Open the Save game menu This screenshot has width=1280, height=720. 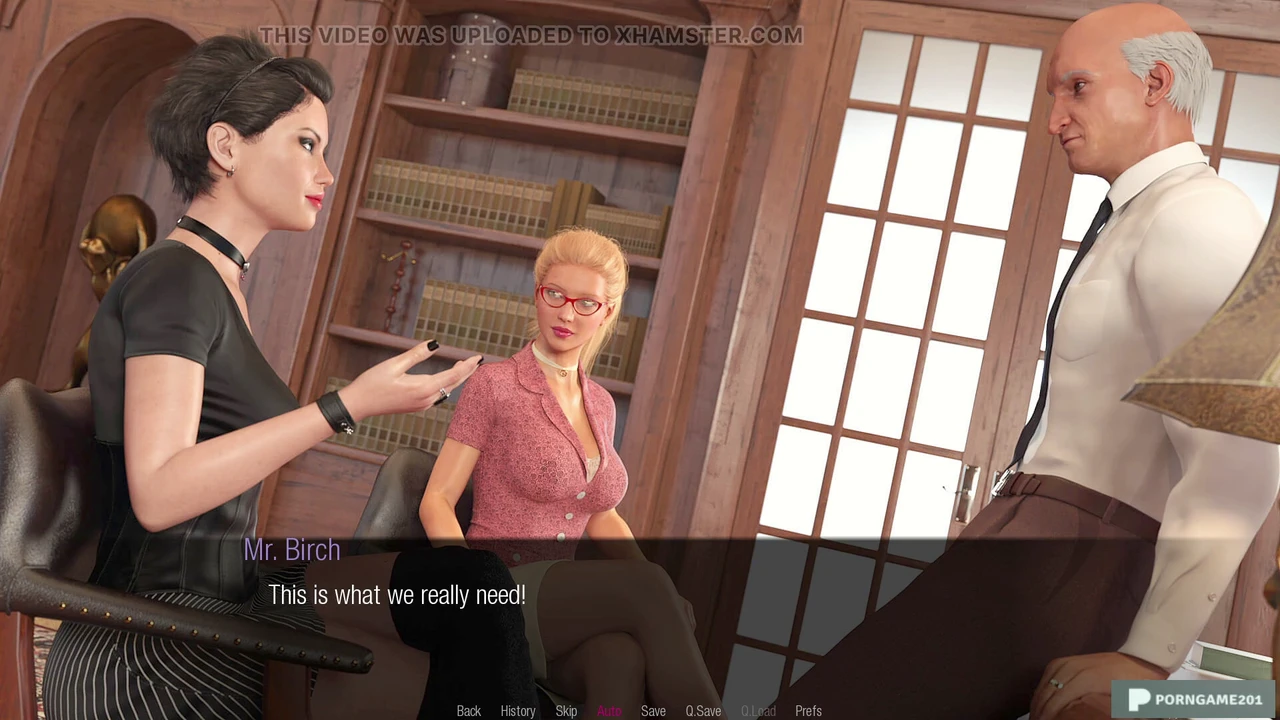coord(653,711)
